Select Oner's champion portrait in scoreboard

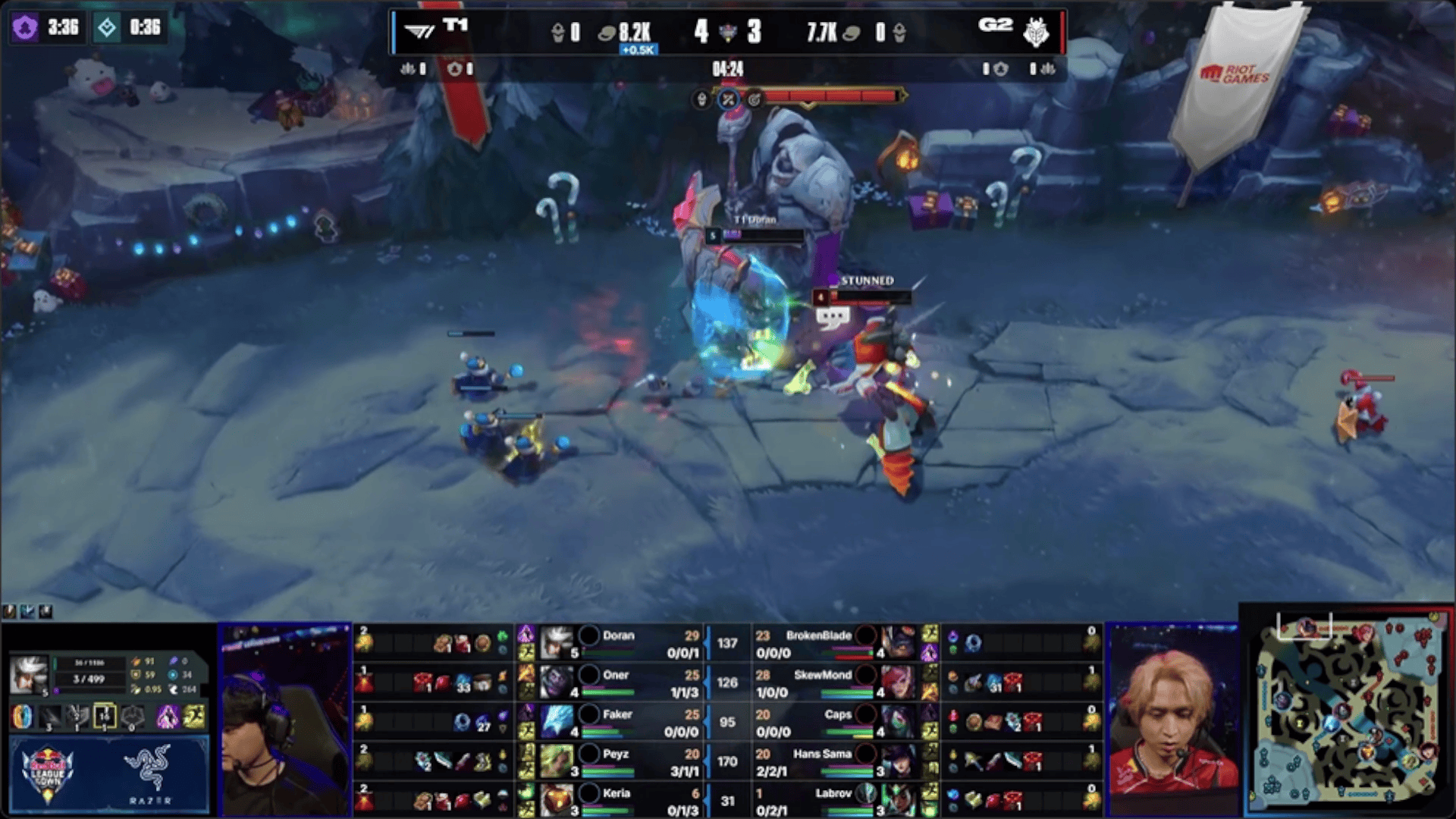click(557, 682)
